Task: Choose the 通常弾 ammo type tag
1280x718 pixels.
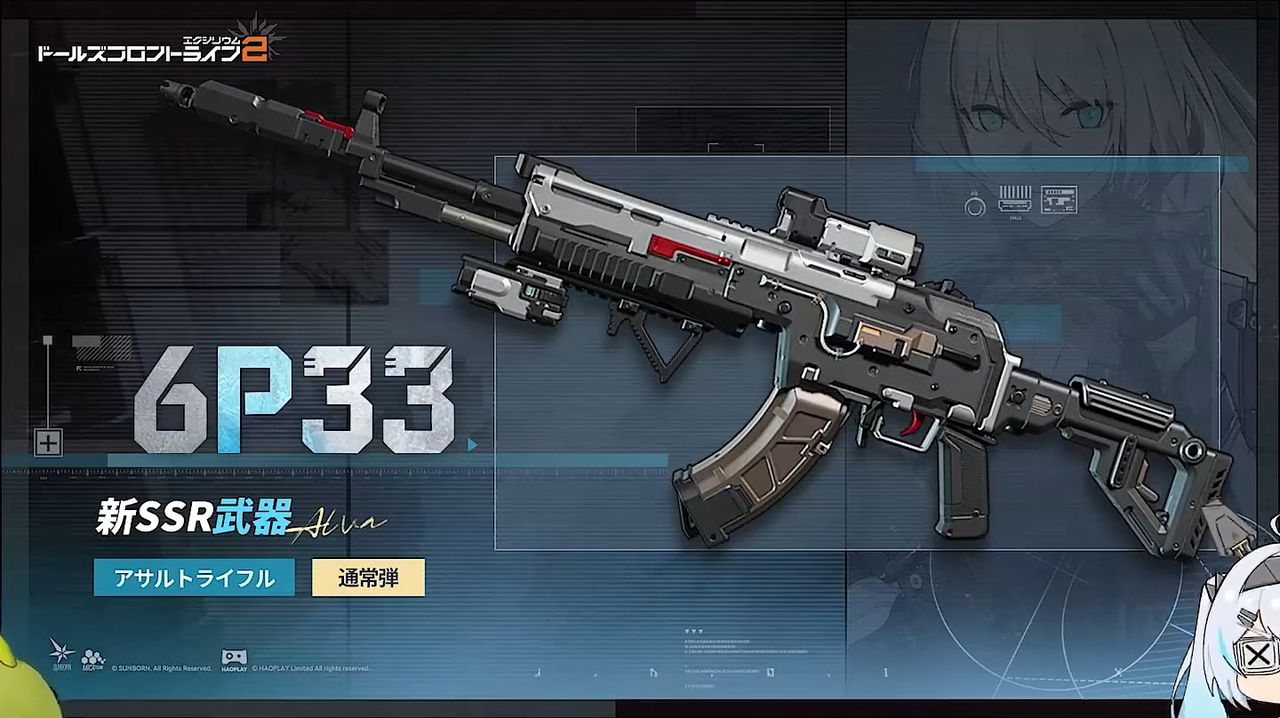Action: (368, 578)
